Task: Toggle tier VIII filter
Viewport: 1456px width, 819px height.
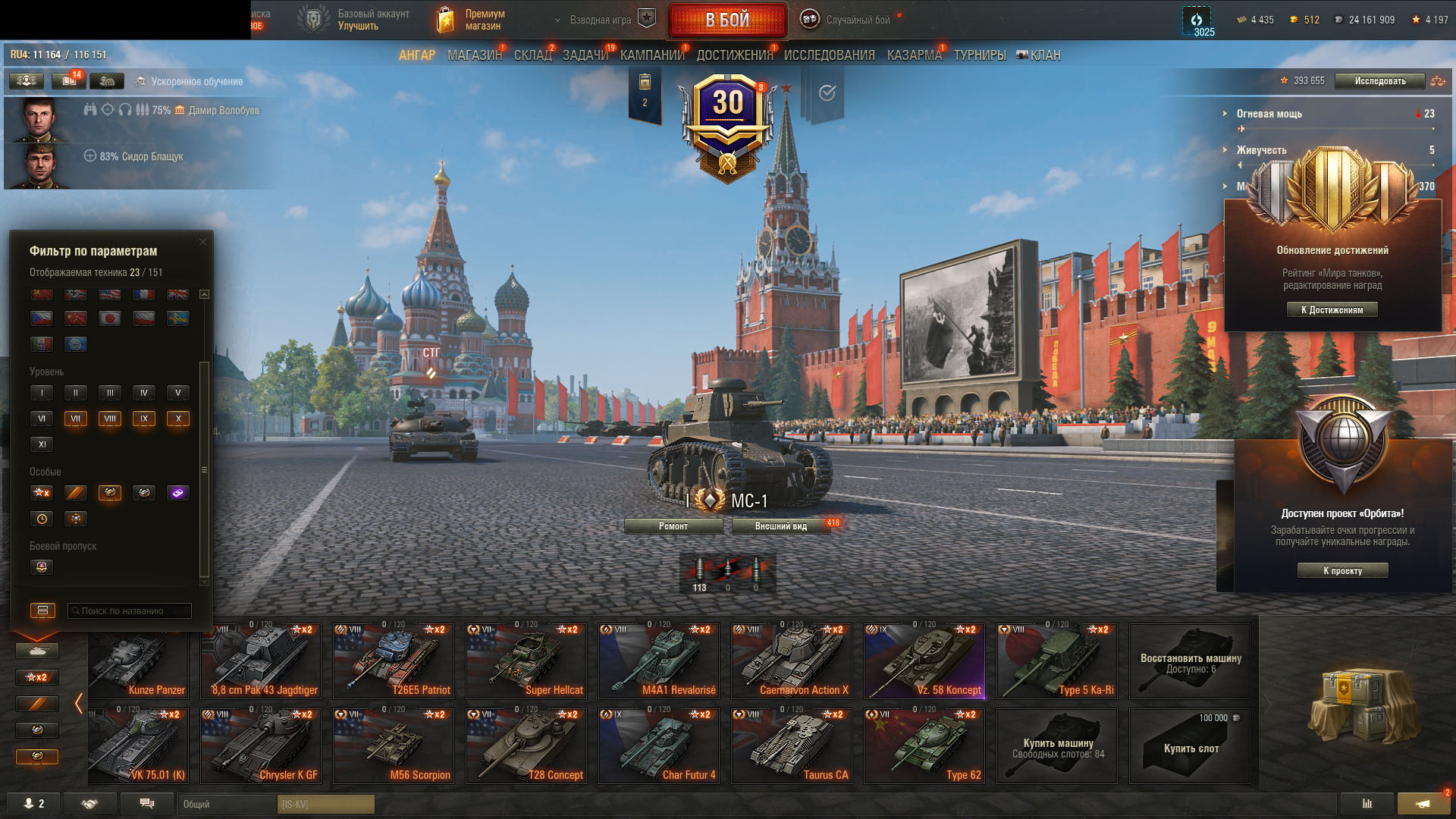Action: pyautogui.click(x=110, y=419)
